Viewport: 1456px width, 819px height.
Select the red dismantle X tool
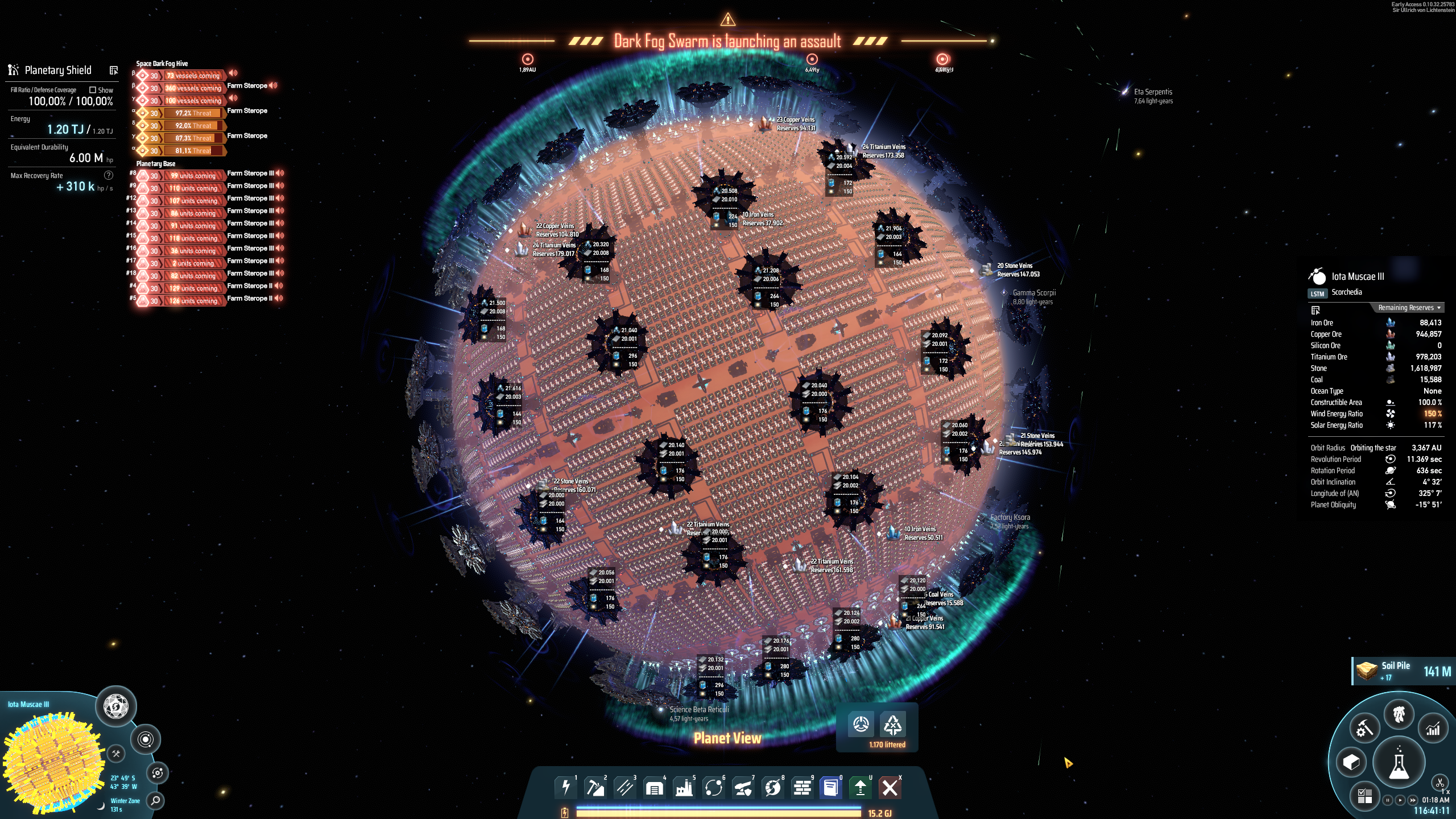890,788
